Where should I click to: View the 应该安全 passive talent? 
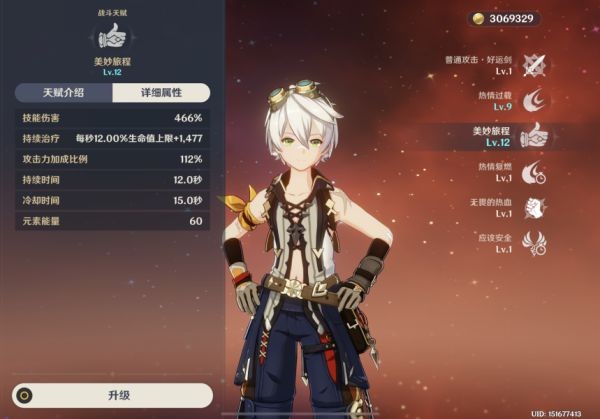click(x=534, y=243)
